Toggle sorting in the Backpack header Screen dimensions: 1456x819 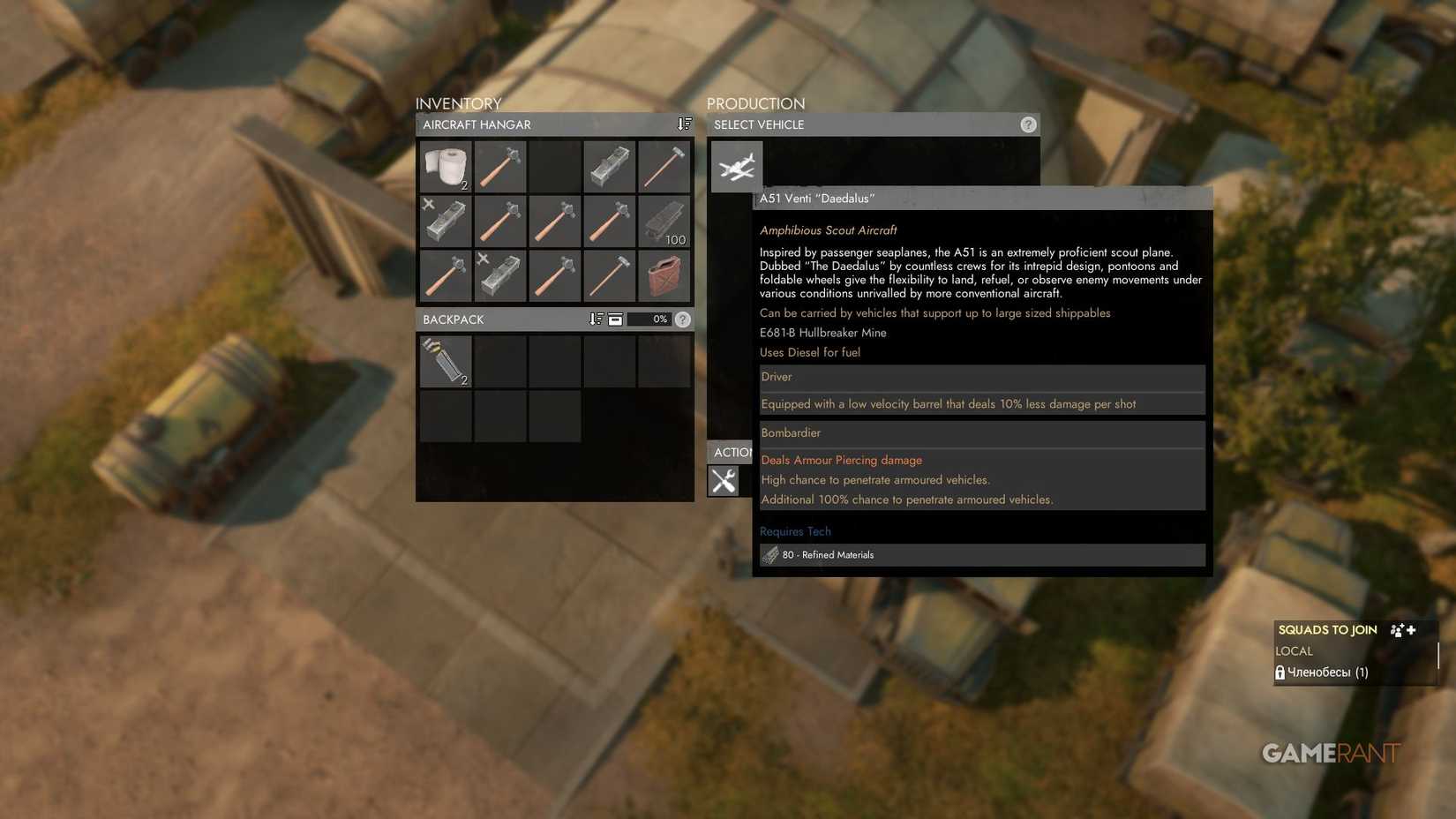point(597,319)
